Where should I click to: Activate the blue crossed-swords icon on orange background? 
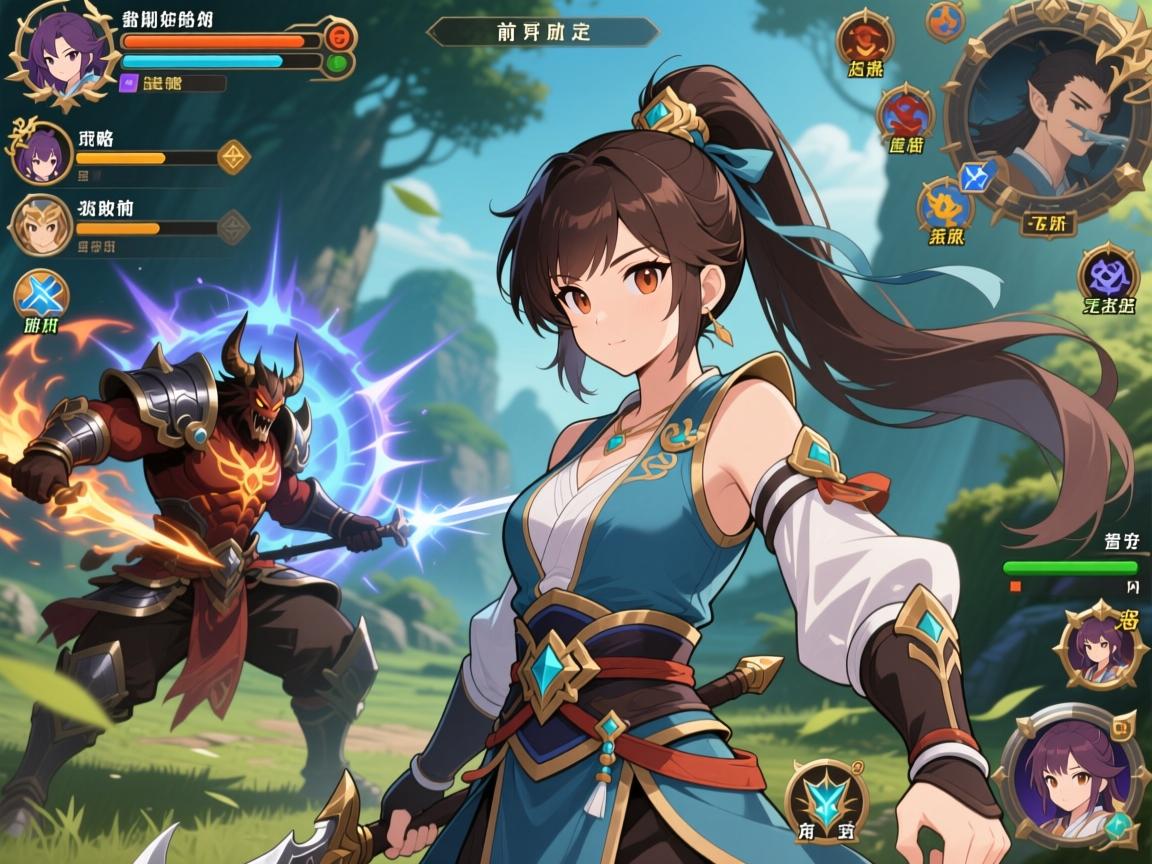coord(41,297)
